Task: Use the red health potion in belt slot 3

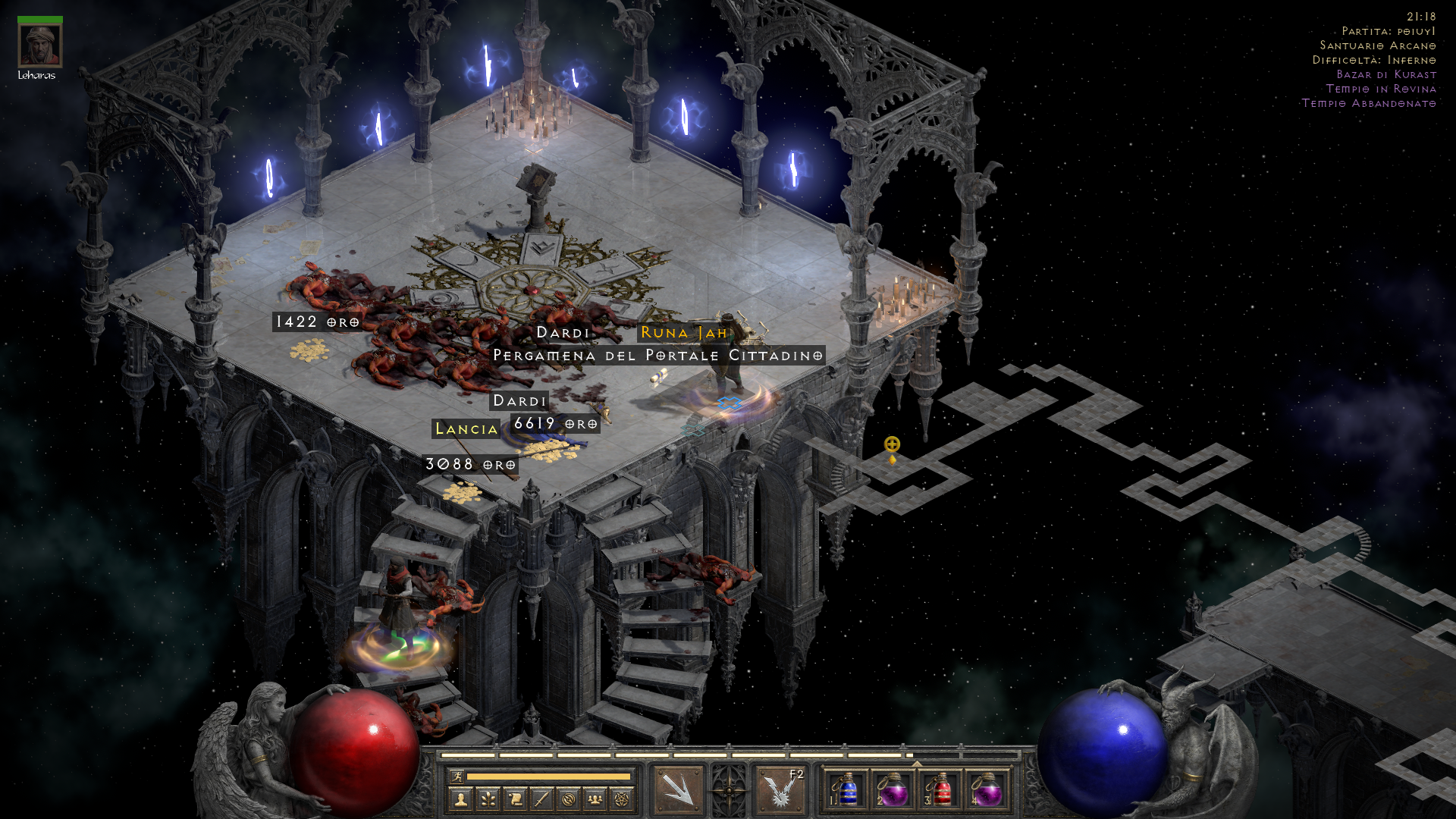Action: pos(940,790)
